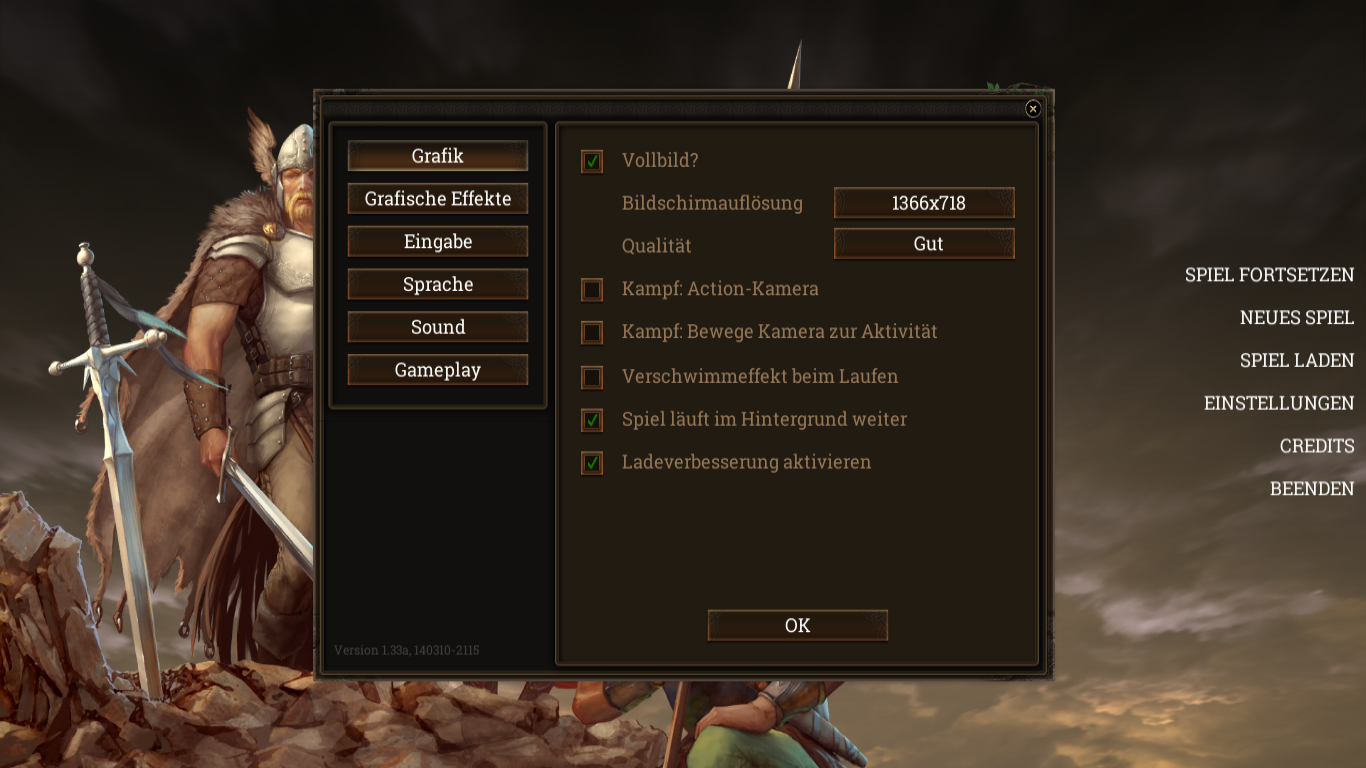Screen dimensions: 1366x768
Task: Choose Spiel fortsetzen in the main menu
Action: (x=1269, y=275)
